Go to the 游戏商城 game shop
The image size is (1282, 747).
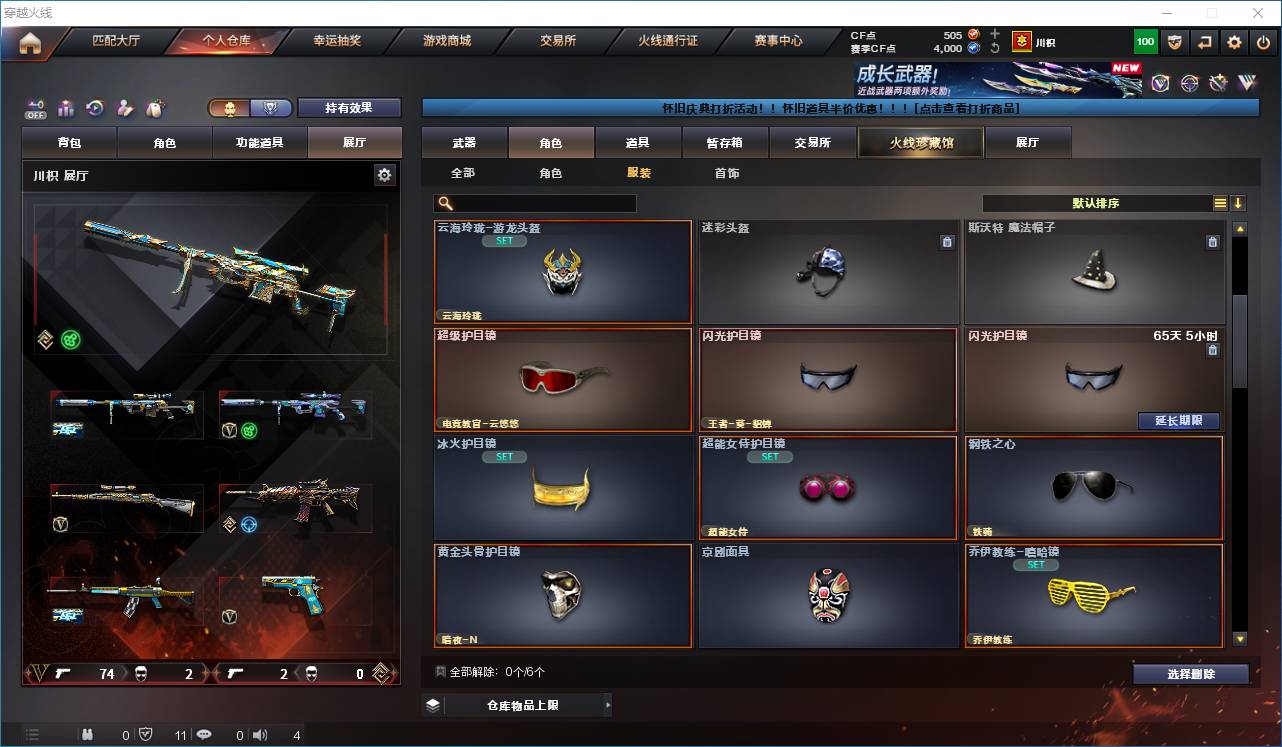click(x=446, y=41)
